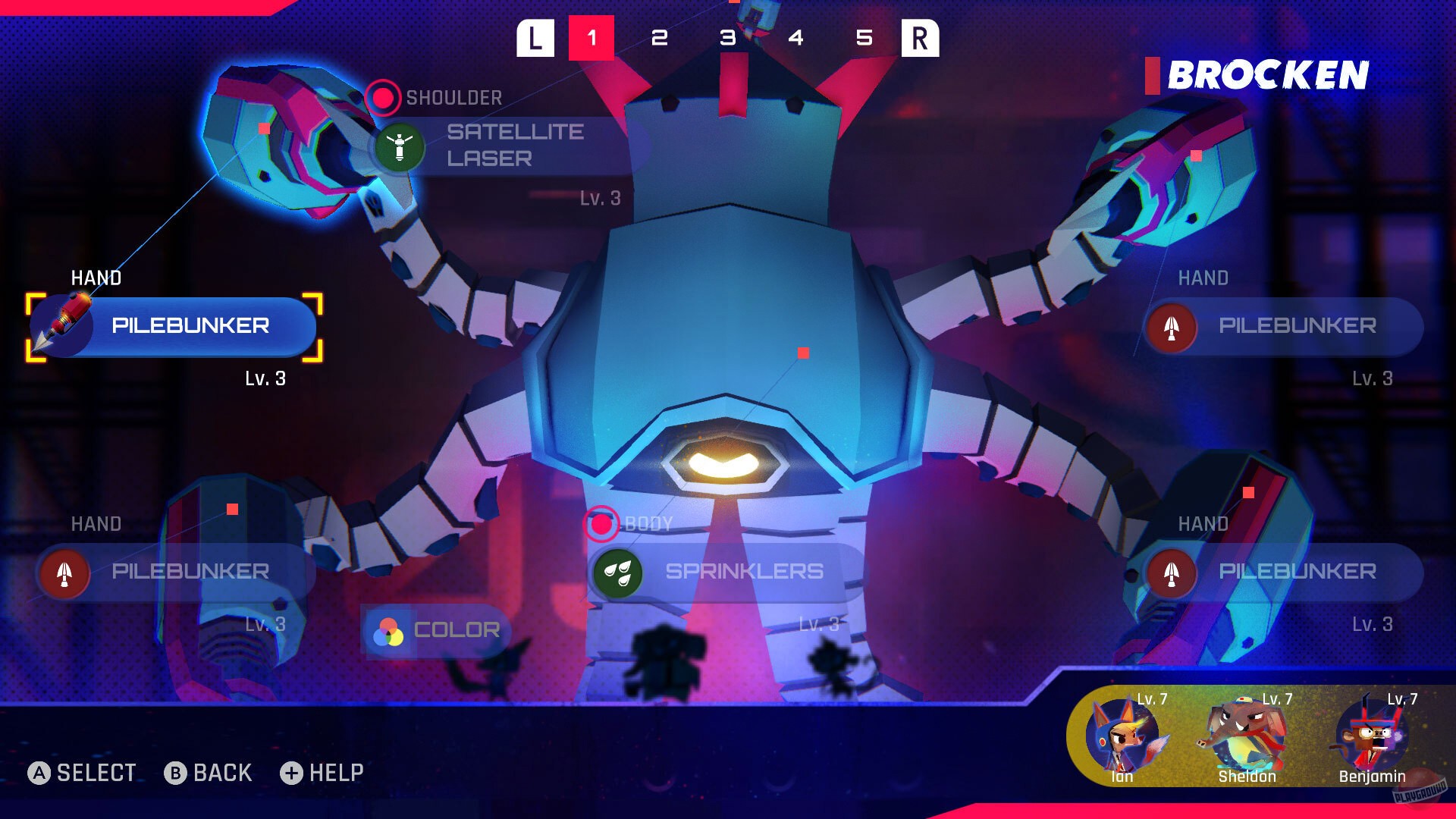
Task: Select the Shoulder slot radio indicator
Action: 383,97
